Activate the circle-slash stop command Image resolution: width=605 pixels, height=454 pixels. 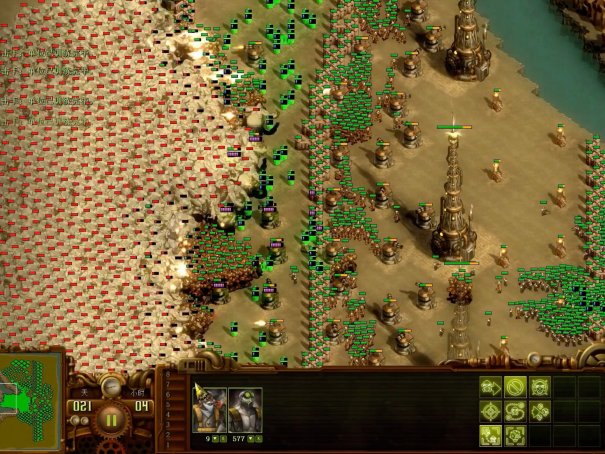(x=515, y=387)
